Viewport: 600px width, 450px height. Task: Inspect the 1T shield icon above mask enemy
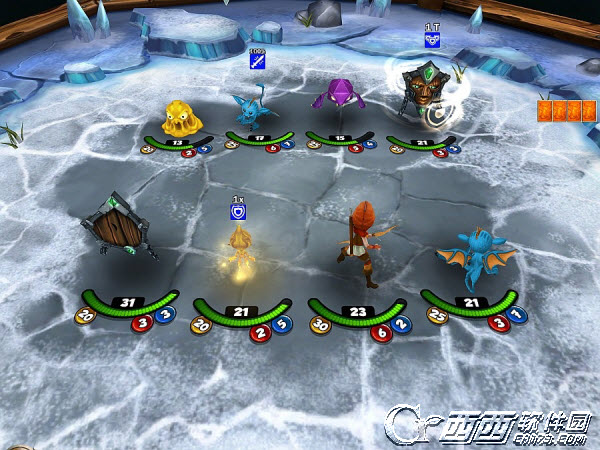pyautogui.click(x=432, y=40)
